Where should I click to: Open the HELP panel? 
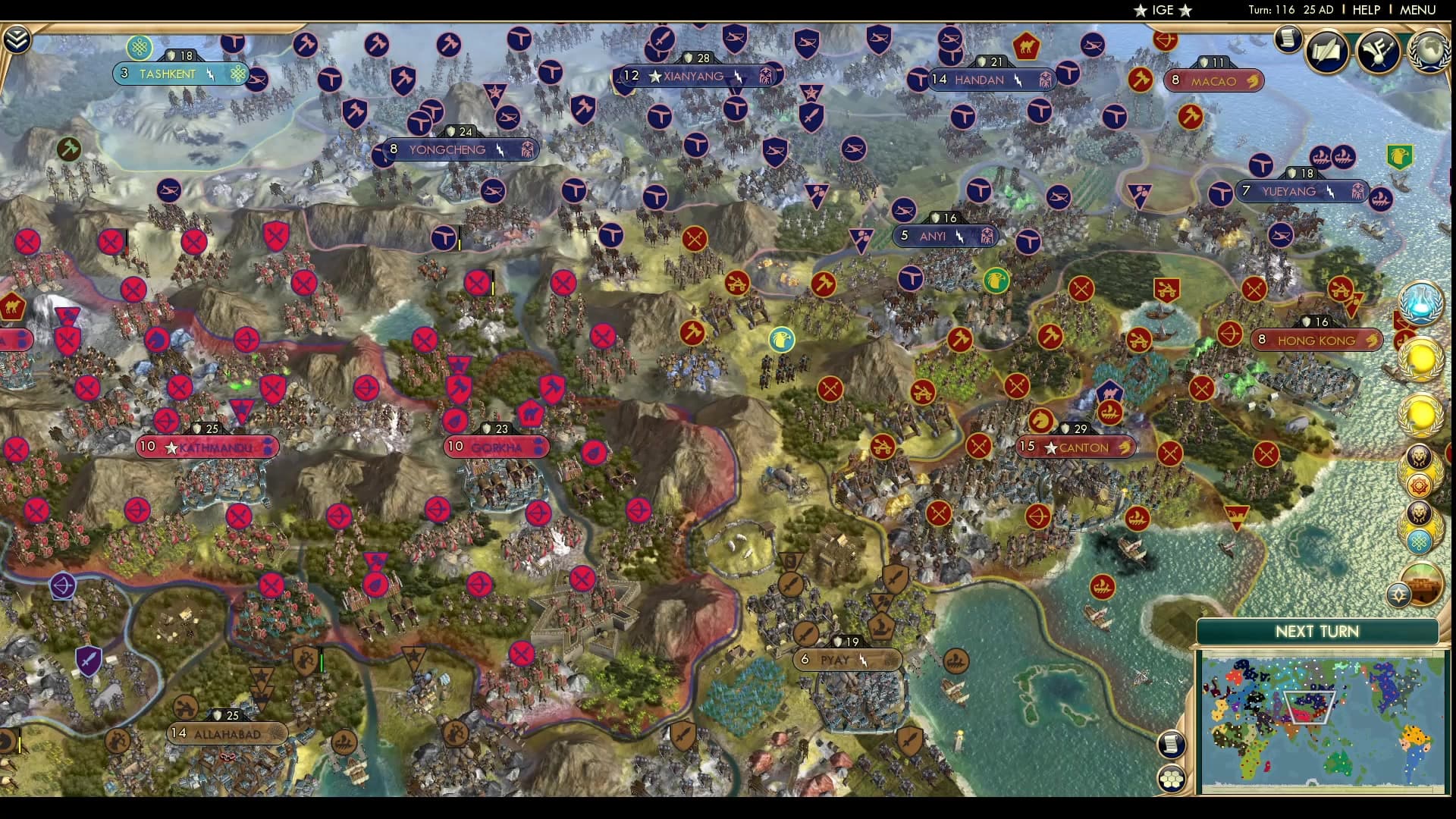tap(1367, 10)
